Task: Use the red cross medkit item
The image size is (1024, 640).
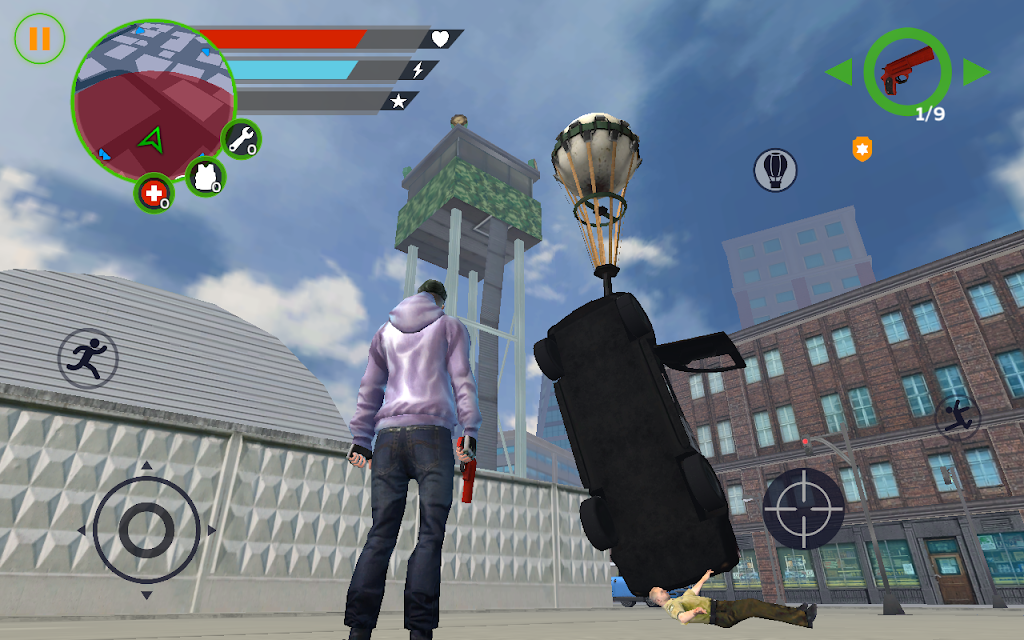Action: (154, 193)
